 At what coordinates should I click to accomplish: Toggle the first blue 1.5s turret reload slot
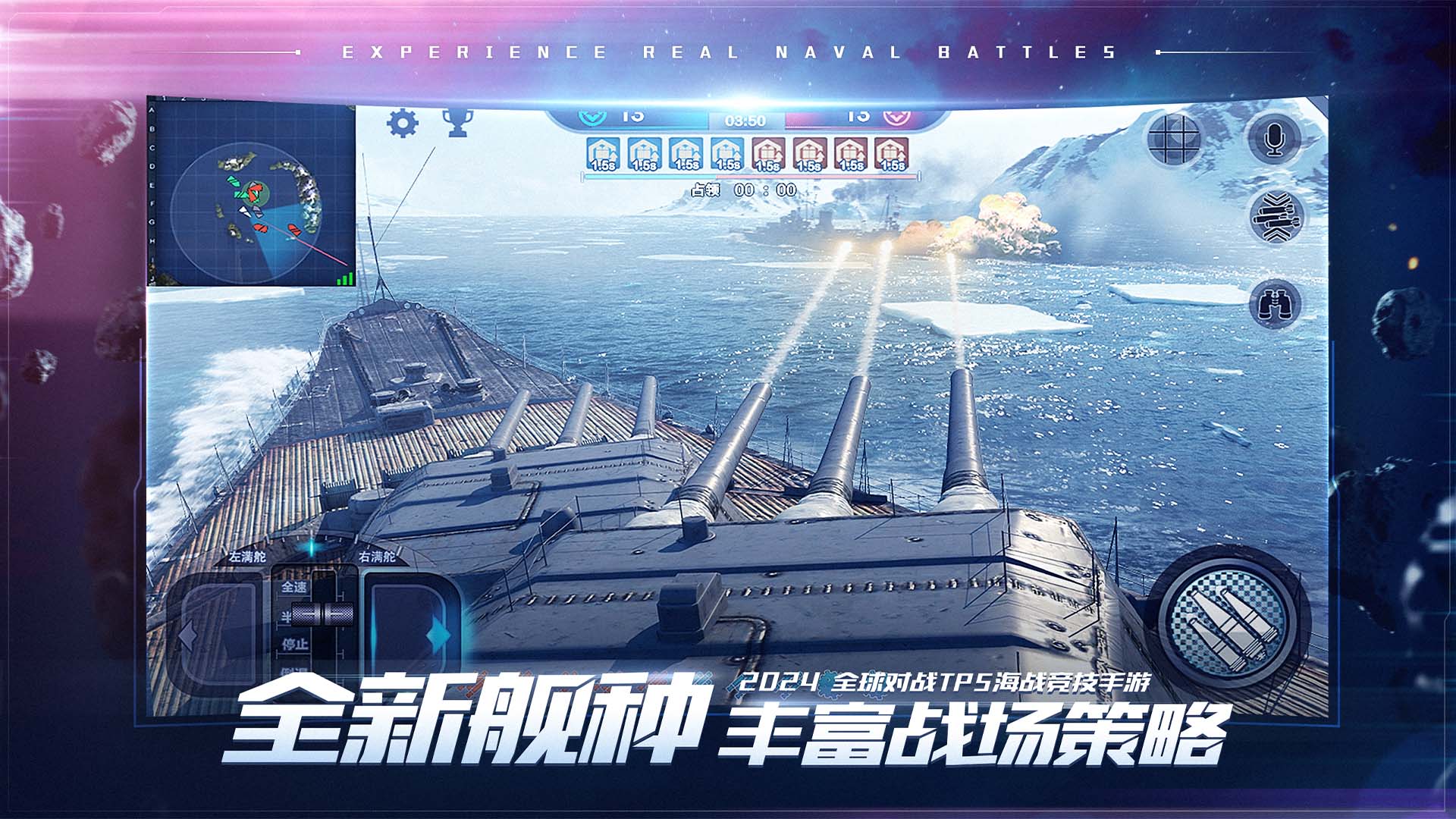click(x=602, y=154)
